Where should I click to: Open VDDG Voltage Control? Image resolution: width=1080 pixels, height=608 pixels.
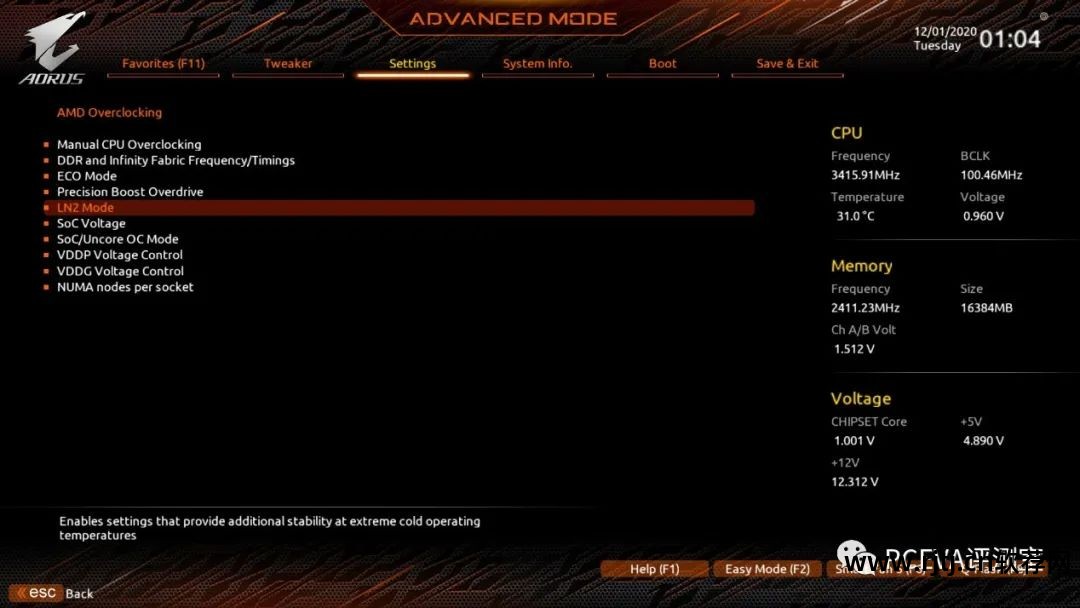[x=120, y=271]
